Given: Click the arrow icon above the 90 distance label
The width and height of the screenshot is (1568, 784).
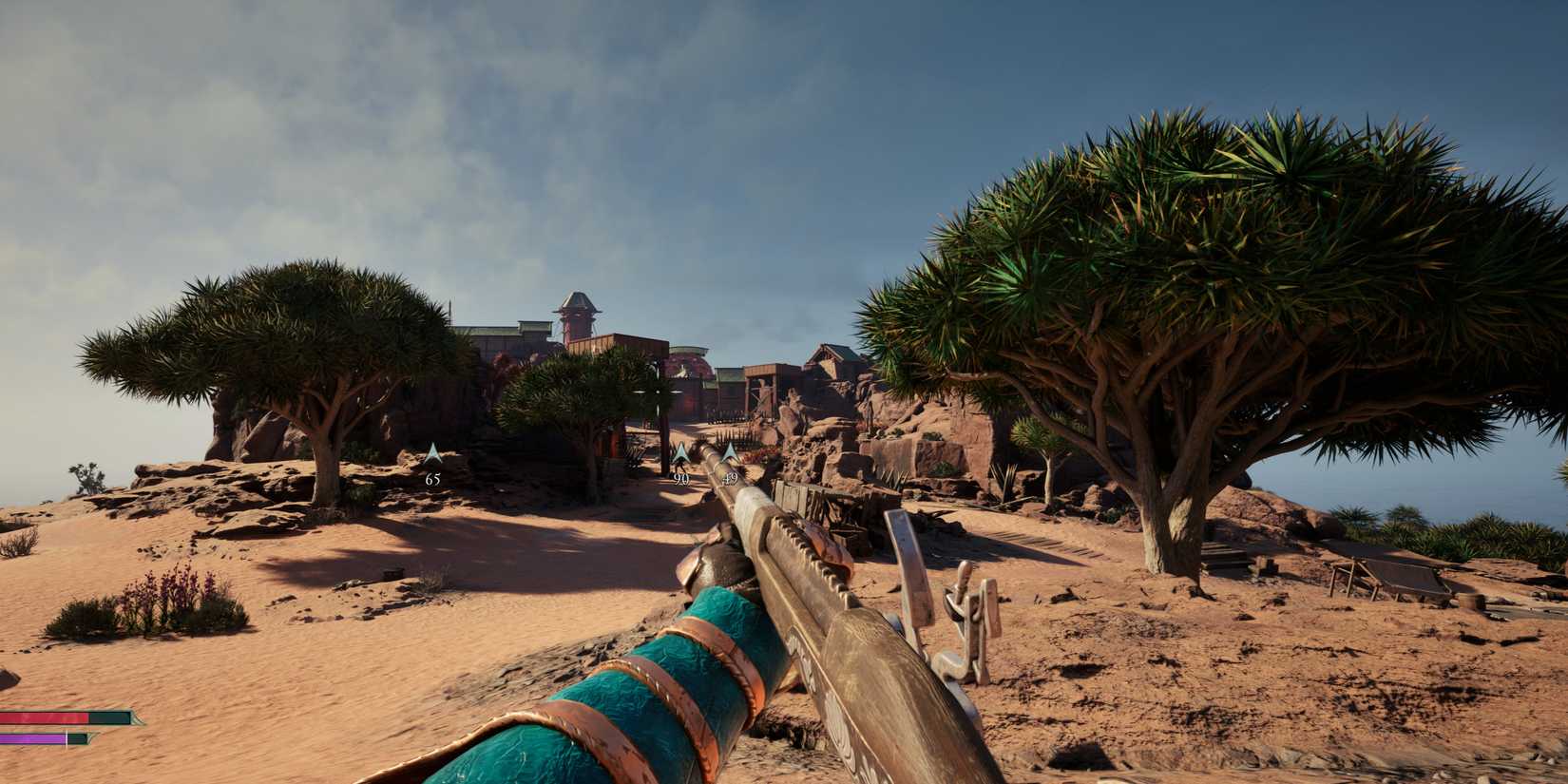Looking at the screenshot, I should pos(679,451).
